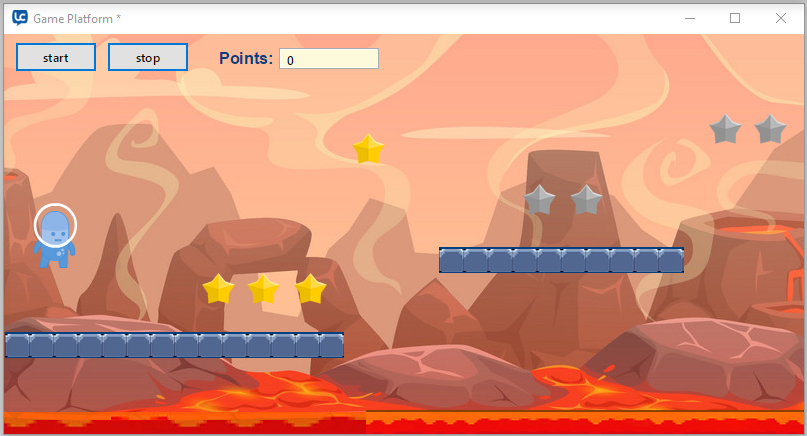Image resolution: width=807 pixels, height=436 pixels.
Task: Stop the game with the stop button
Action: coord(148,58)
